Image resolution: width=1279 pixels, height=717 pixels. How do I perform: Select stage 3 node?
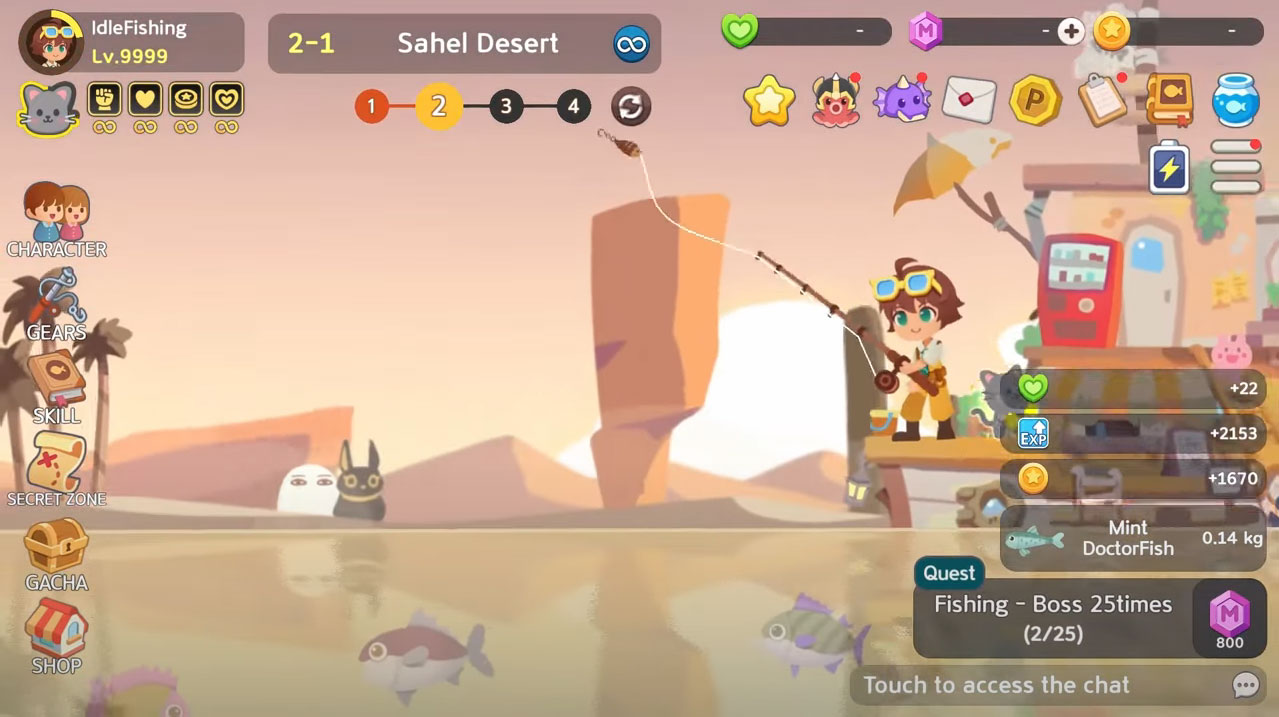(506, 106)
